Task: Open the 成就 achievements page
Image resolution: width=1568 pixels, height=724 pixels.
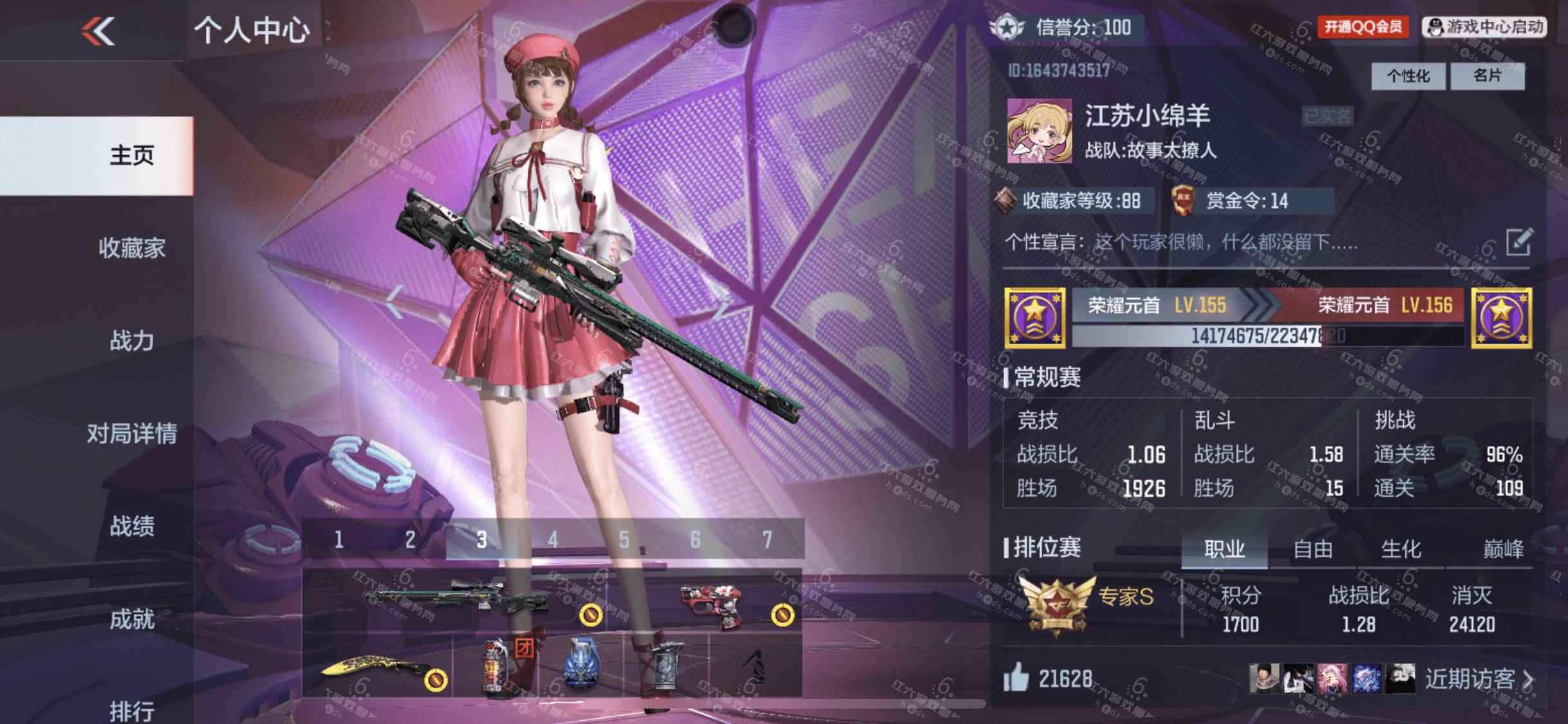Action: [x=131, y=619]
